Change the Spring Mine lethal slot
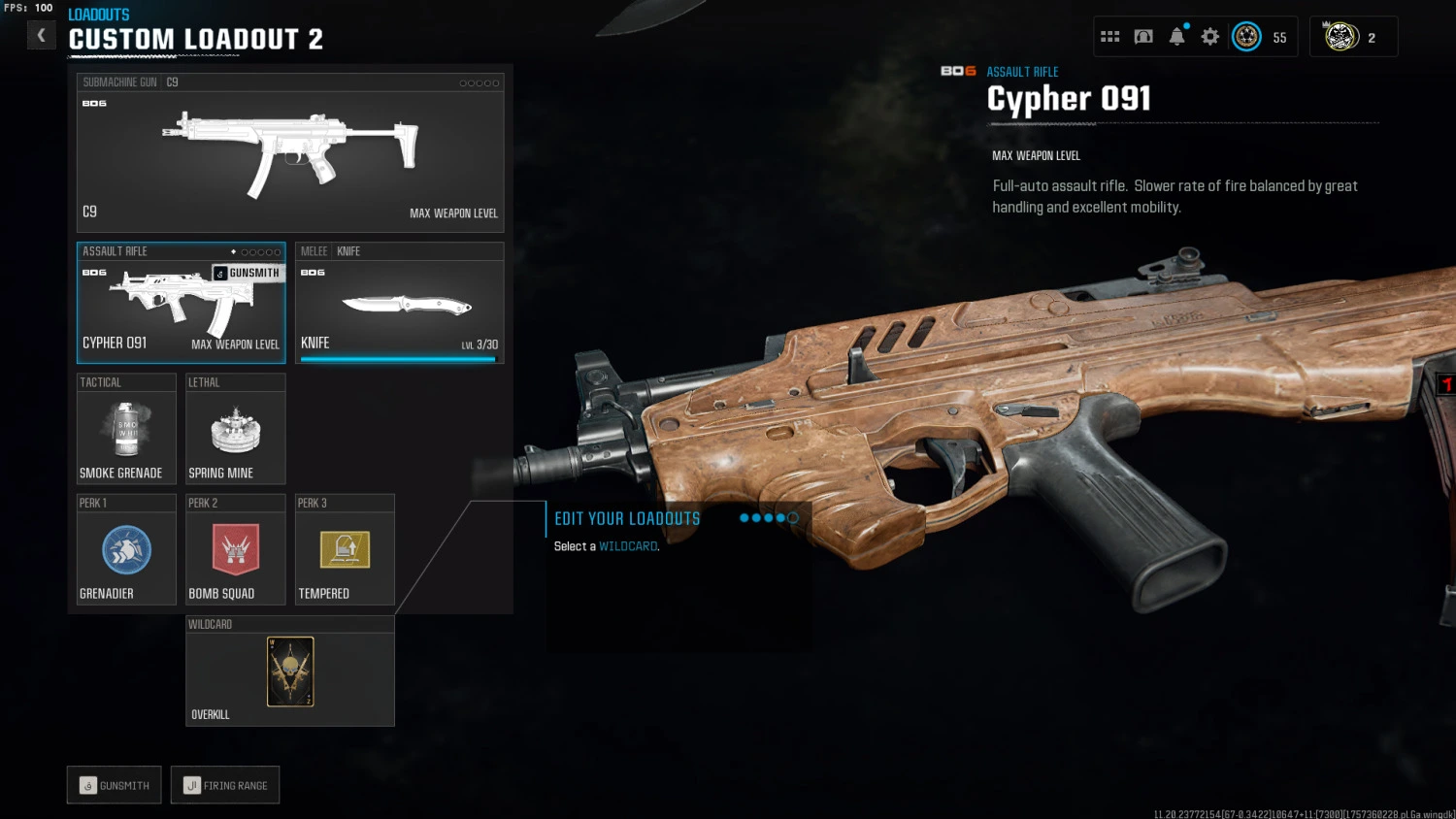The height and width of the screenshot is (819, 1456). tap(235, 429)
